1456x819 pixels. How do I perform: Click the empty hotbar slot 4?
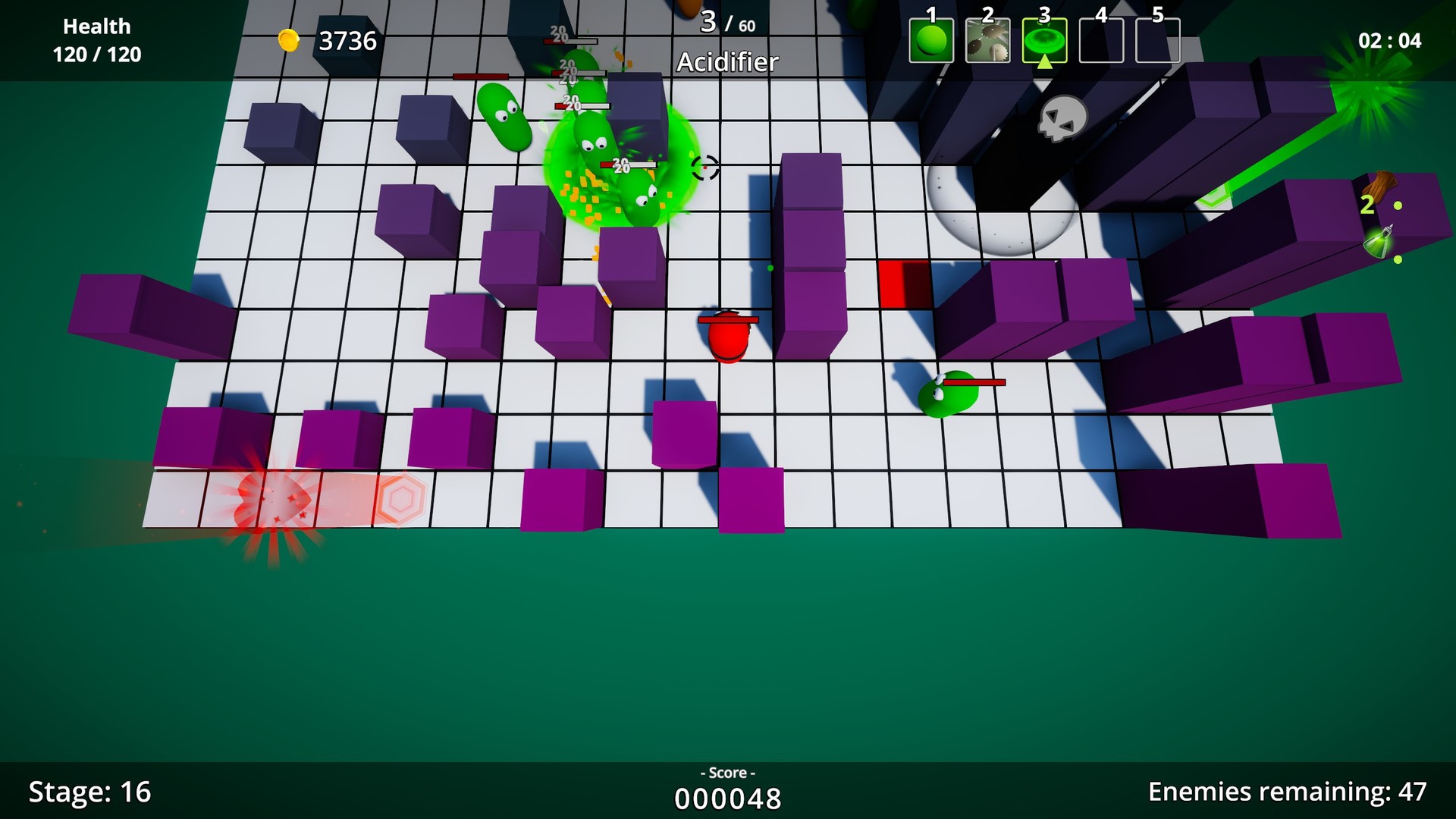1101,40
